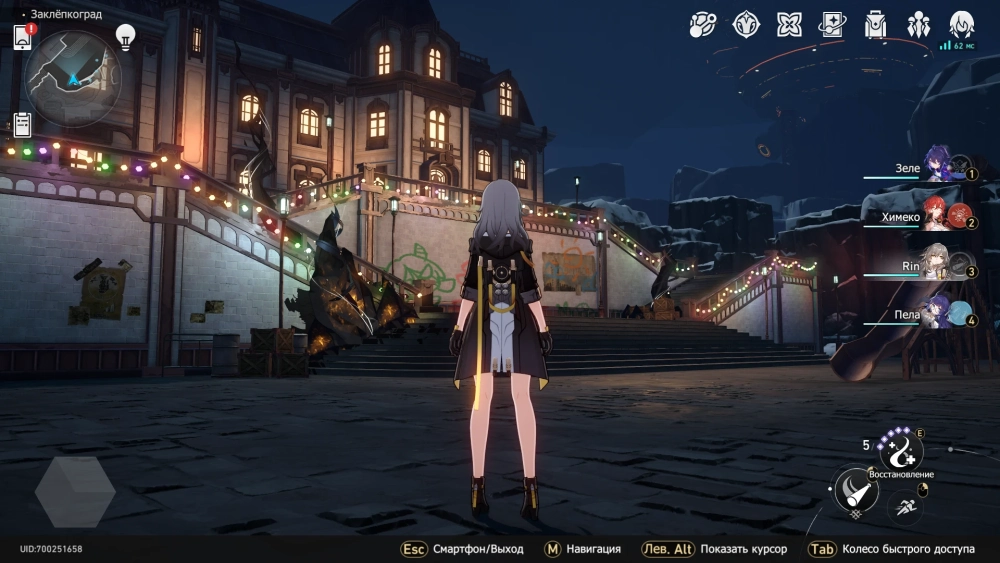Open the clipboard mission list icon

point(22,124)
